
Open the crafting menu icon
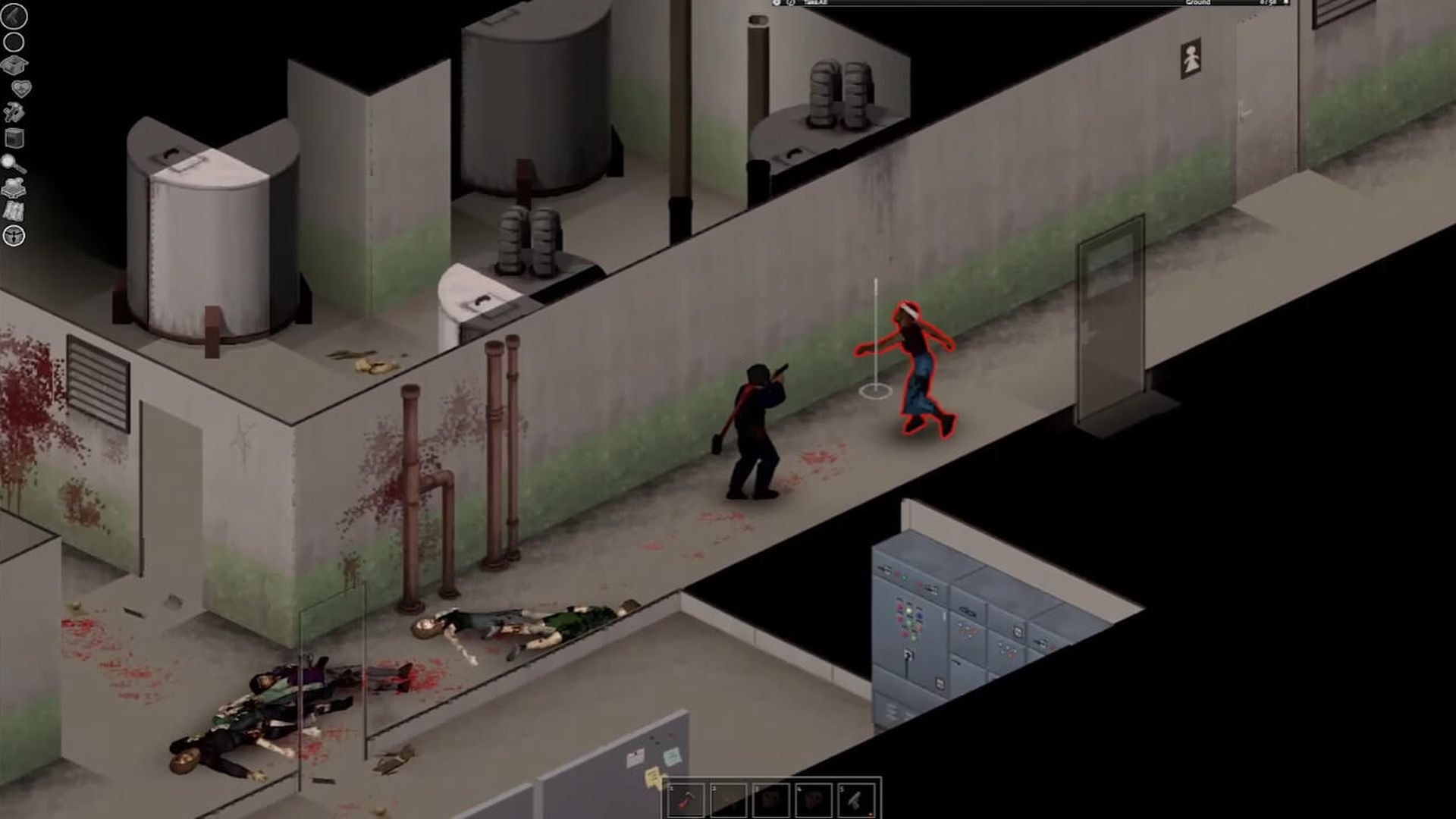click(15, 111)
